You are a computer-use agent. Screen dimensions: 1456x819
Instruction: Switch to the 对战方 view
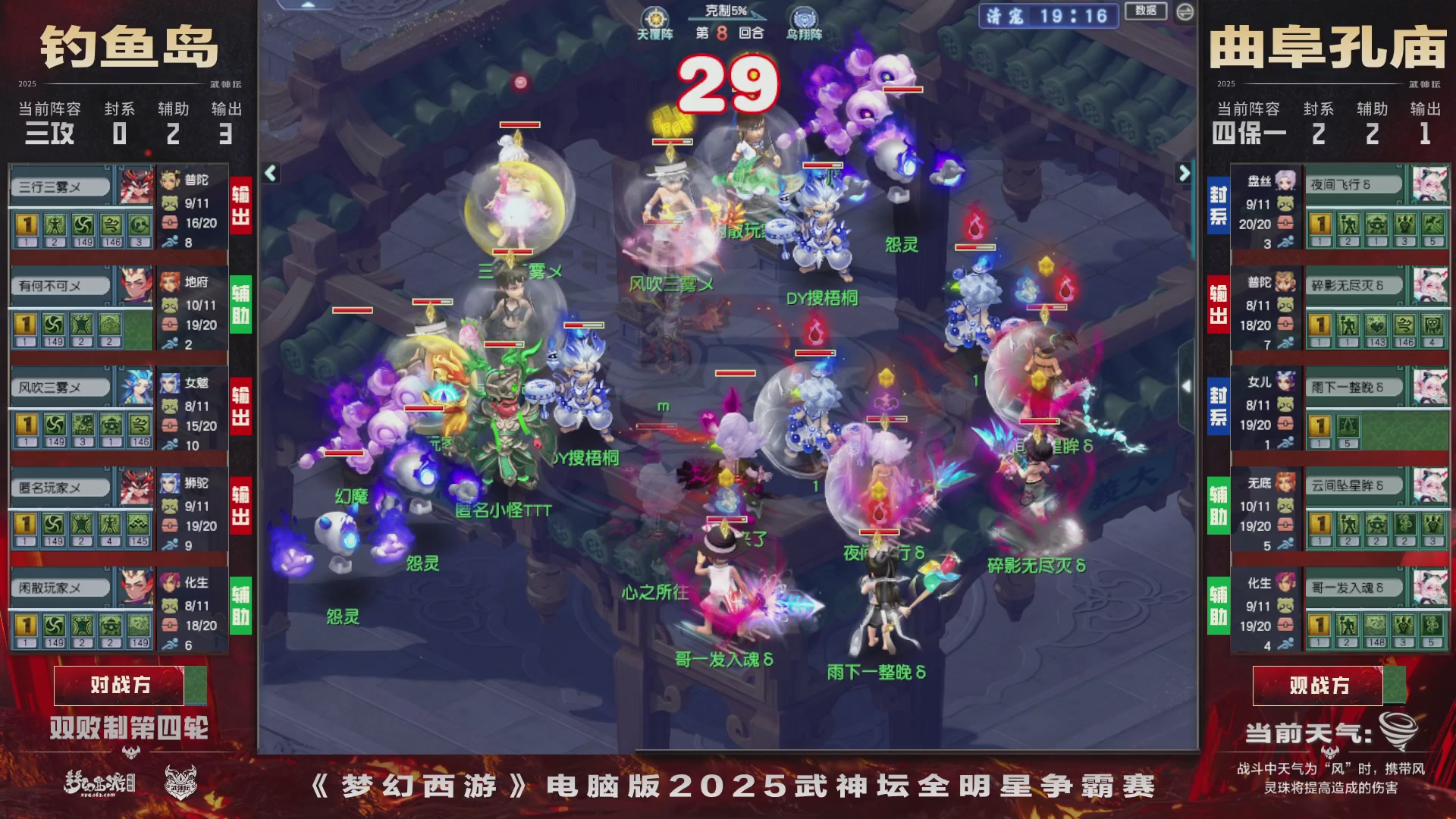pyautogui.click(x=118, y=685)
